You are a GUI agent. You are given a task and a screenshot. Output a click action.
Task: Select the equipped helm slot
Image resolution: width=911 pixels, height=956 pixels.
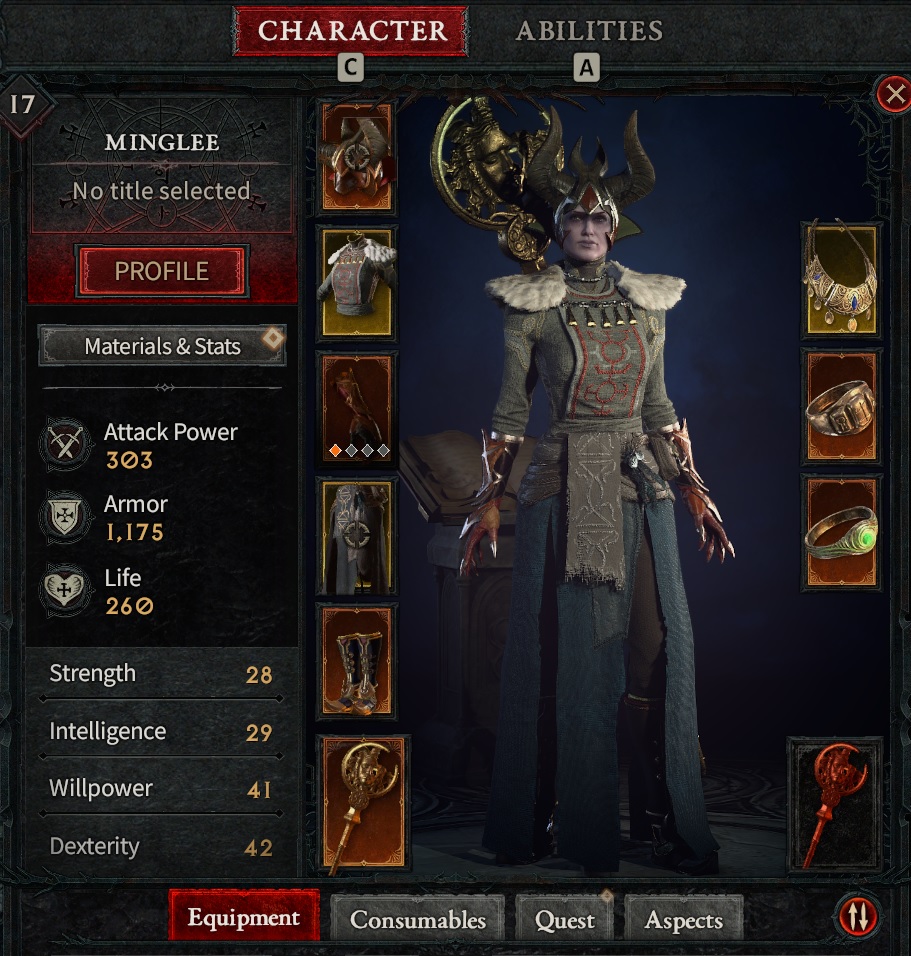click(356, 156)
